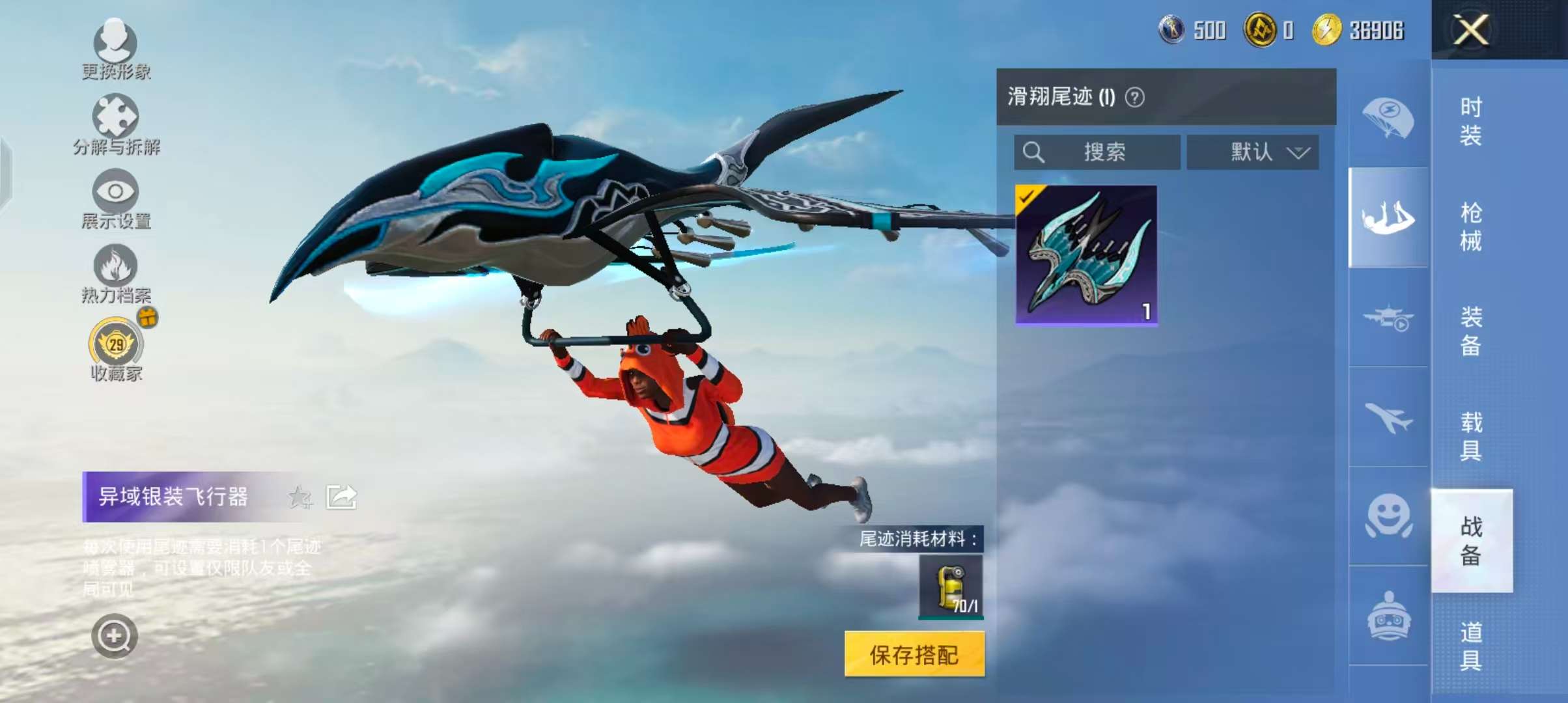Select the parachute category icon
The width and height of the screenshot is (1568, 703).
tap(1388, 118)
